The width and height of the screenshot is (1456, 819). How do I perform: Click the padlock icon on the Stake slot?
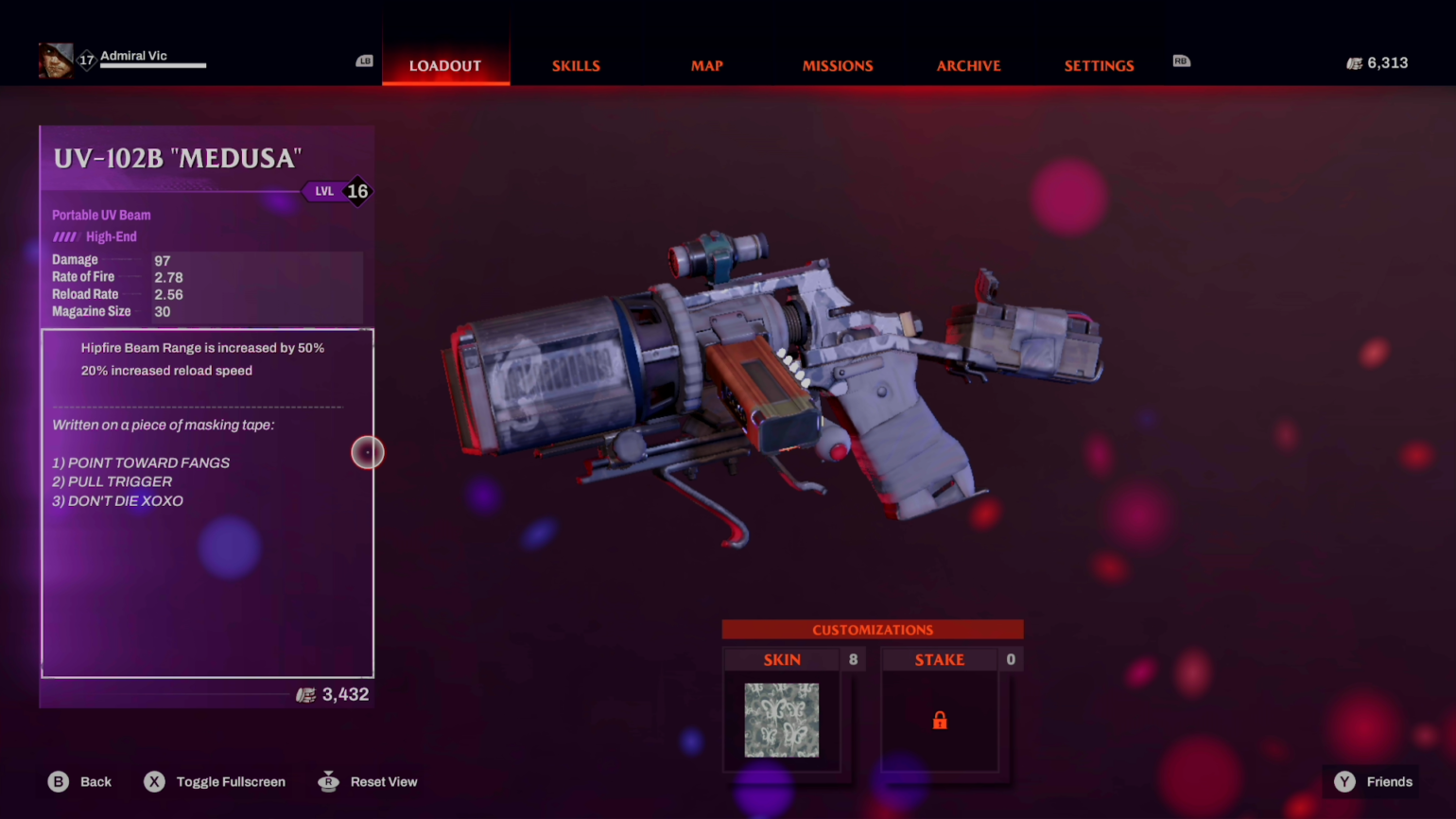coord(939,721)
